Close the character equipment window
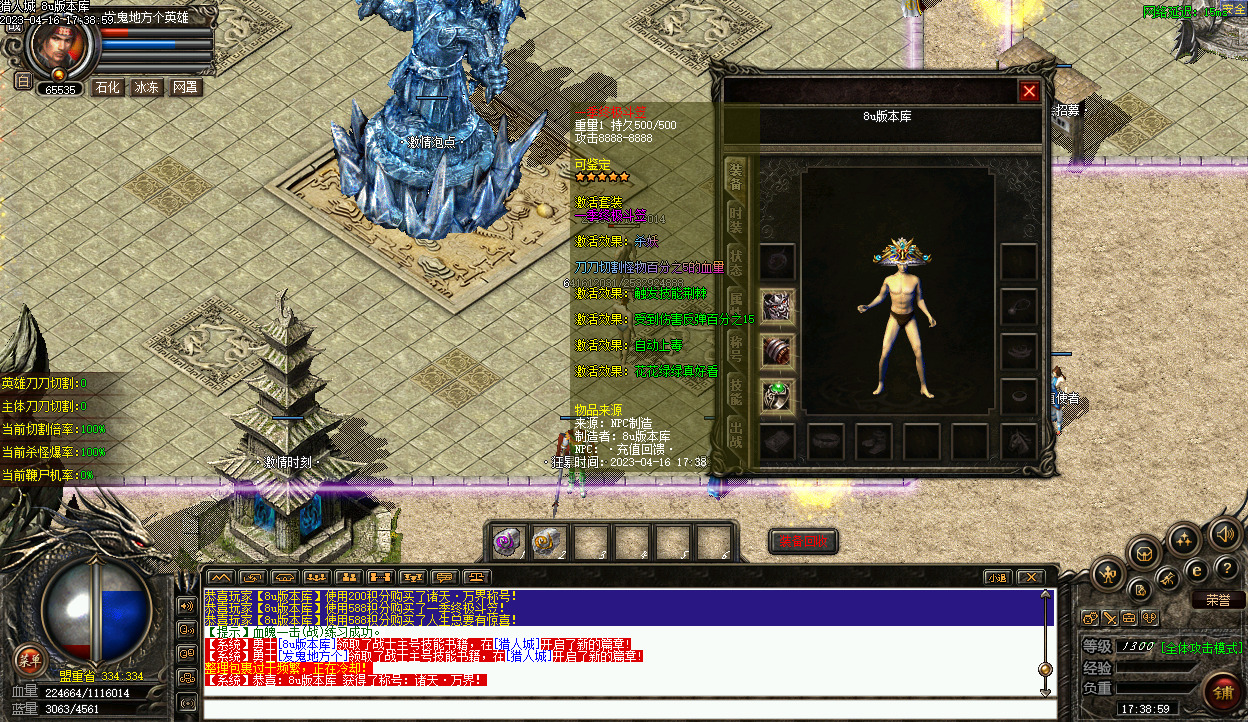1248x722 pixels. click(x=1029, y=92)
